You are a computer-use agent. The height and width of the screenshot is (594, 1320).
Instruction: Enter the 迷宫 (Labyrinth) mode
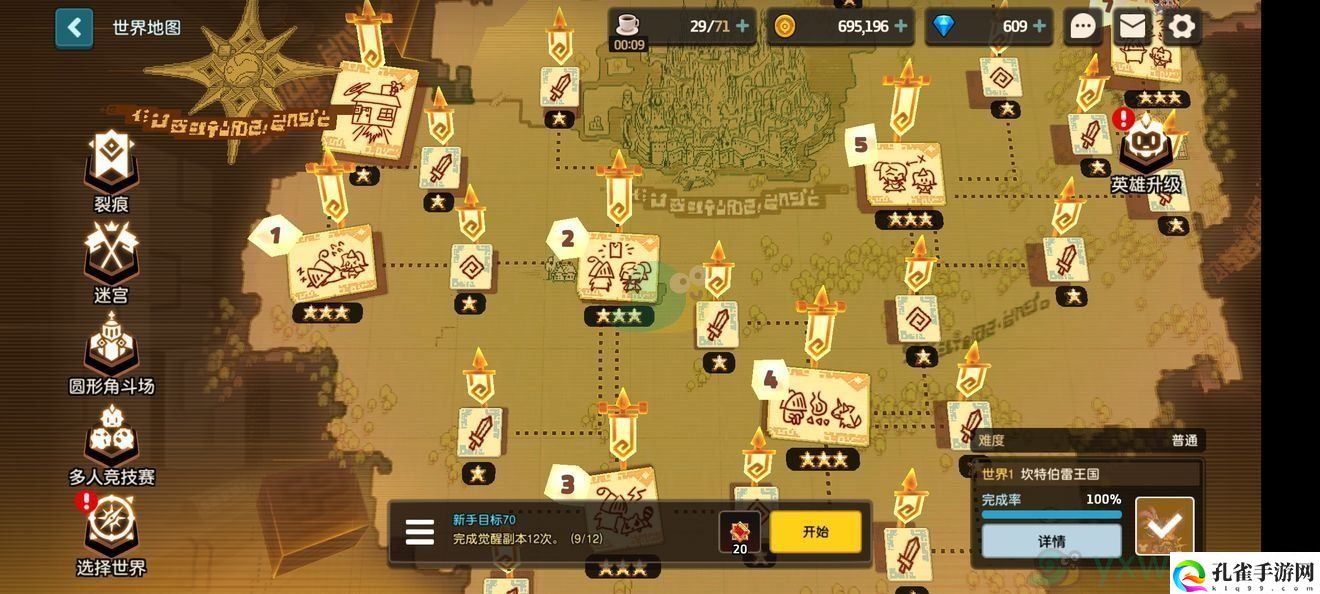[110, 262]
